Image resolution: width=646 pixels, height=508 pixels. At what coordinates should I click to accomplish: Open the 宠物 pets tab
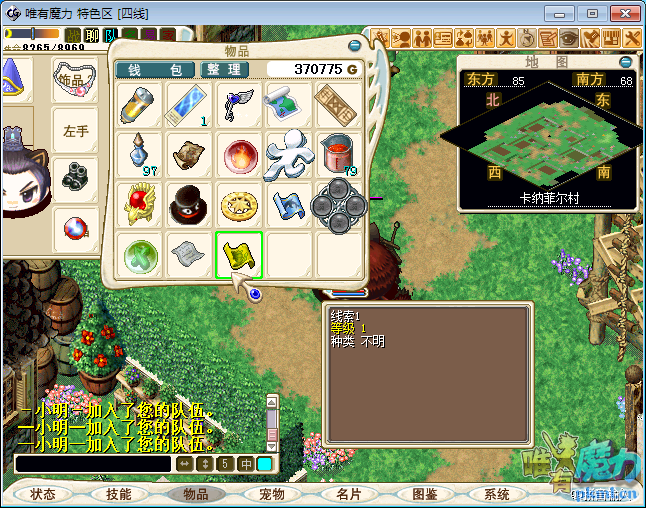271,494
